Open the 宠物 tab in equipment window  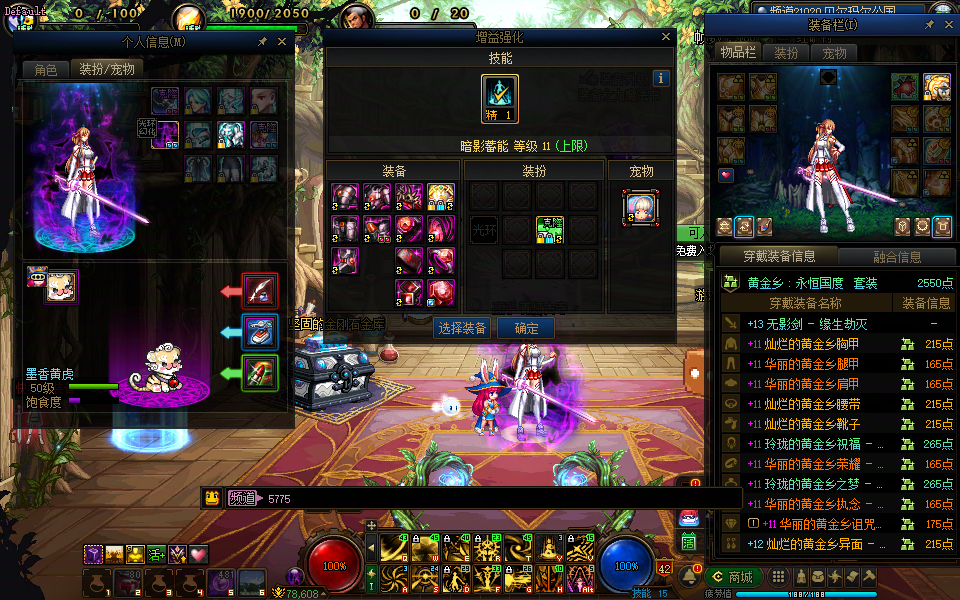(x=835, y=53)
